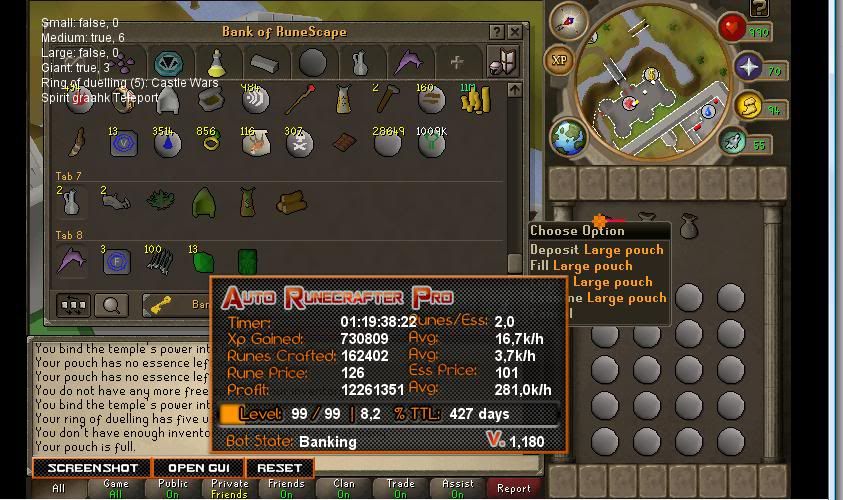Select the Trade chat filter tab
Image resolution: width=843 pixels, height=500 pixels.
[400, 488]
